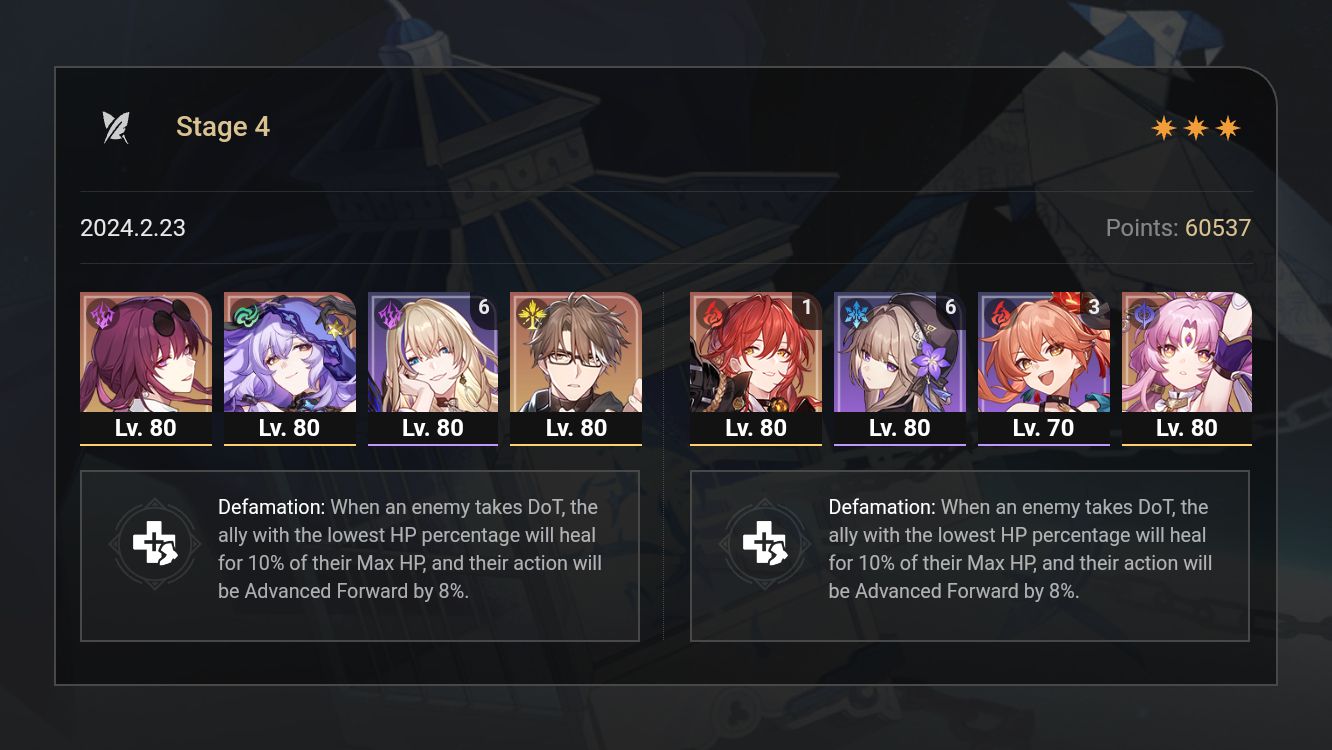The width and height of the screenshot is (1332, 750).
Task: Click the date 2024.2.23
Action: pos(133,228)
